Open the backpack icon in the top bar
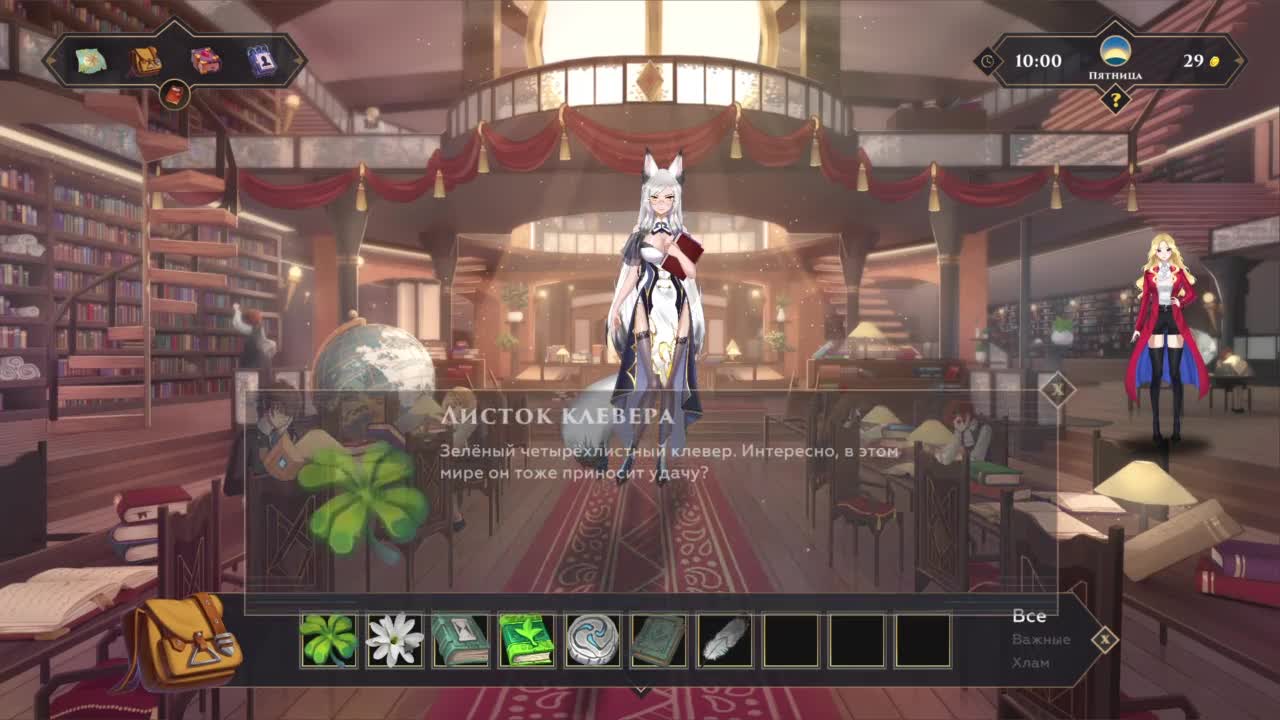1280x720 pixels. pos(146,61)
